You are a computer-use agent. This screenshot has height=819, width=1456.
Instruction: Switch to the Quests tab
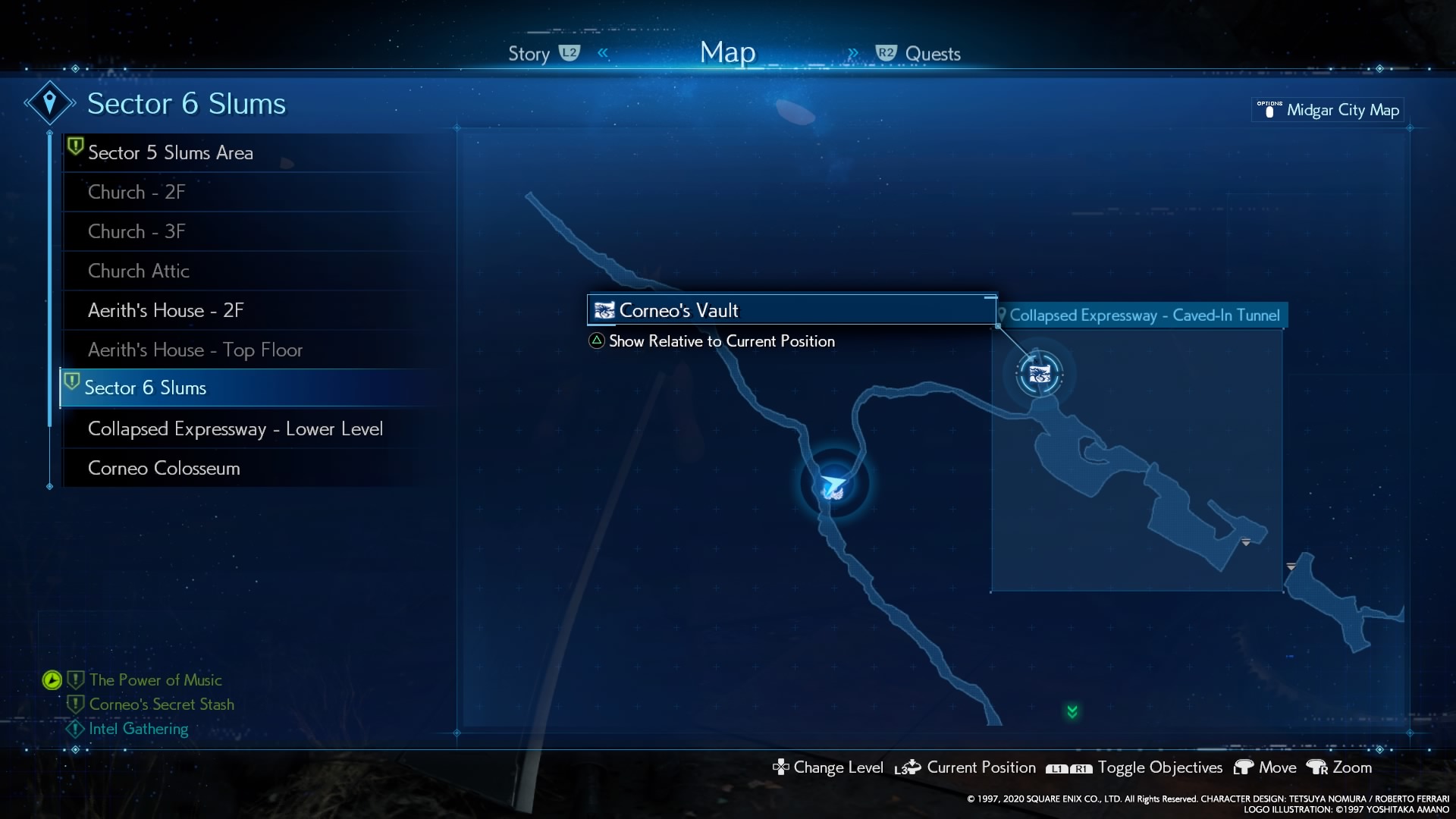932,54
